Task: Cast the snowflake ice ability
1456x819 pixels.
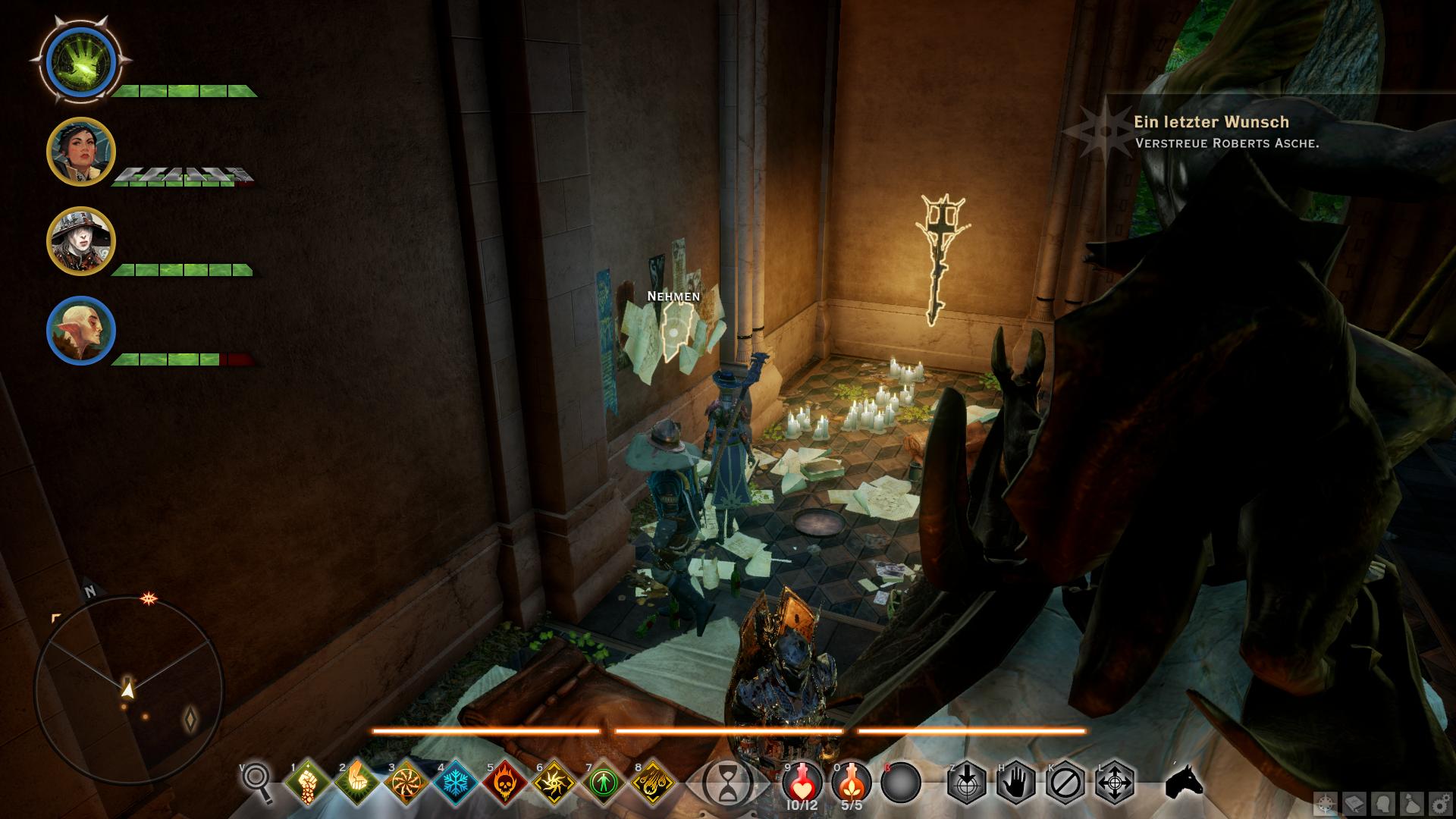Action: (454, 781)
